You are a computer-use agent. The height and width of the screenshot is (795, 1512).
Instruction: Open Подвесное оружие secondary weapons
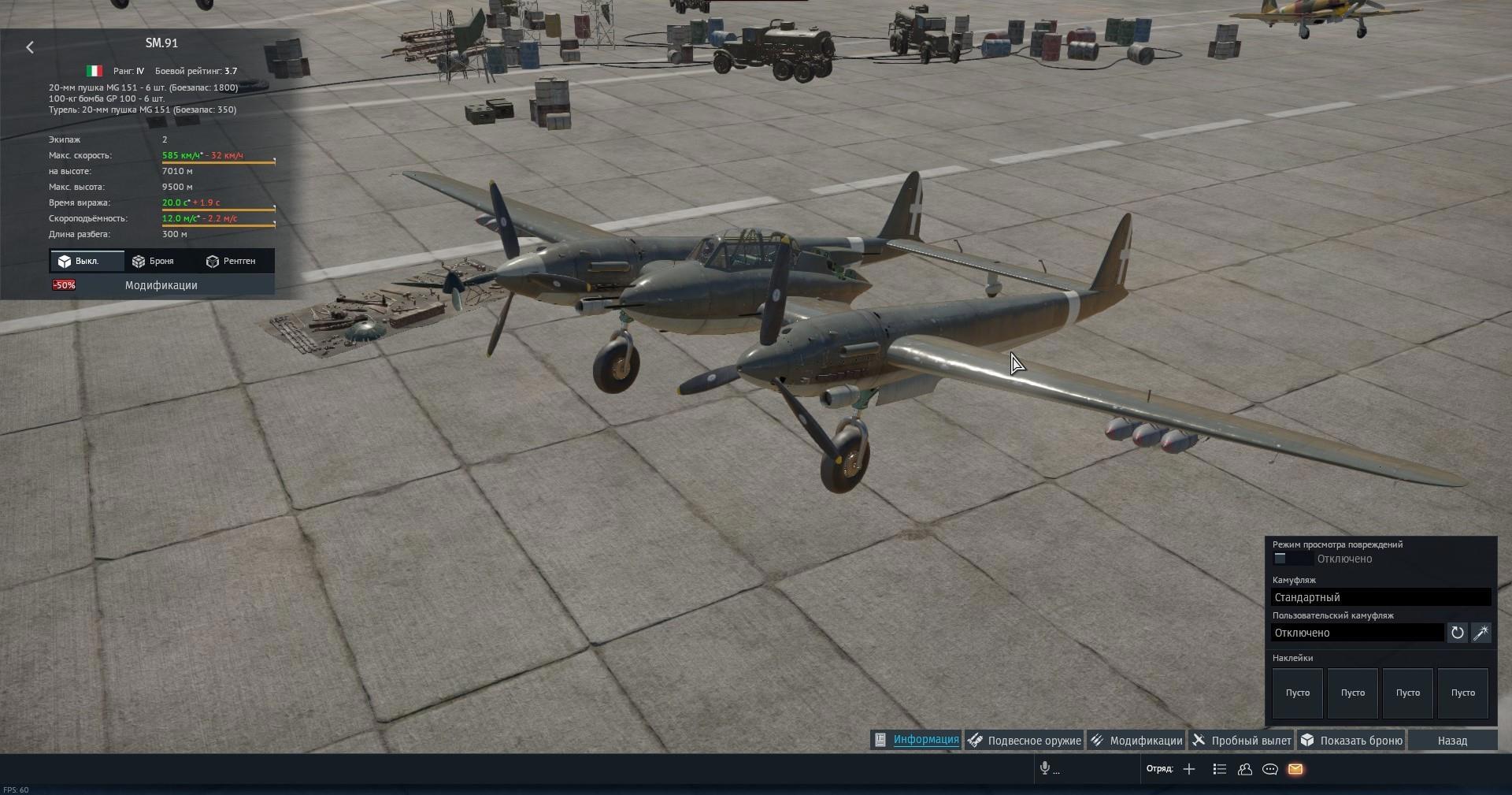click(1025, 741)
